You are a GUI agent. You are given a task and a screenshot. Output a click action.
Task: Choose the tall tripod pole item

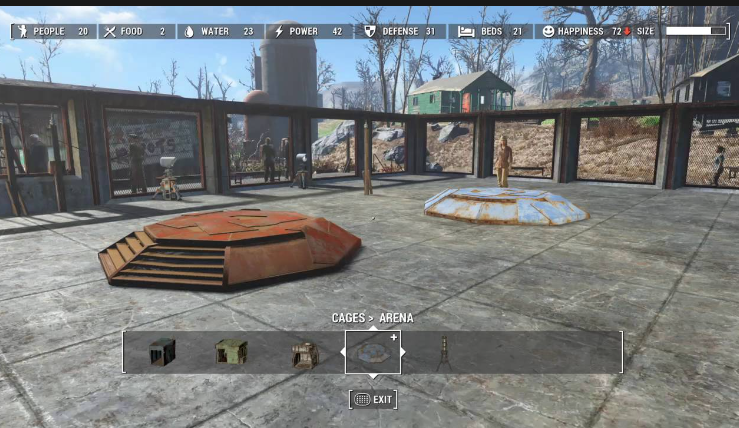click(443, 352)
